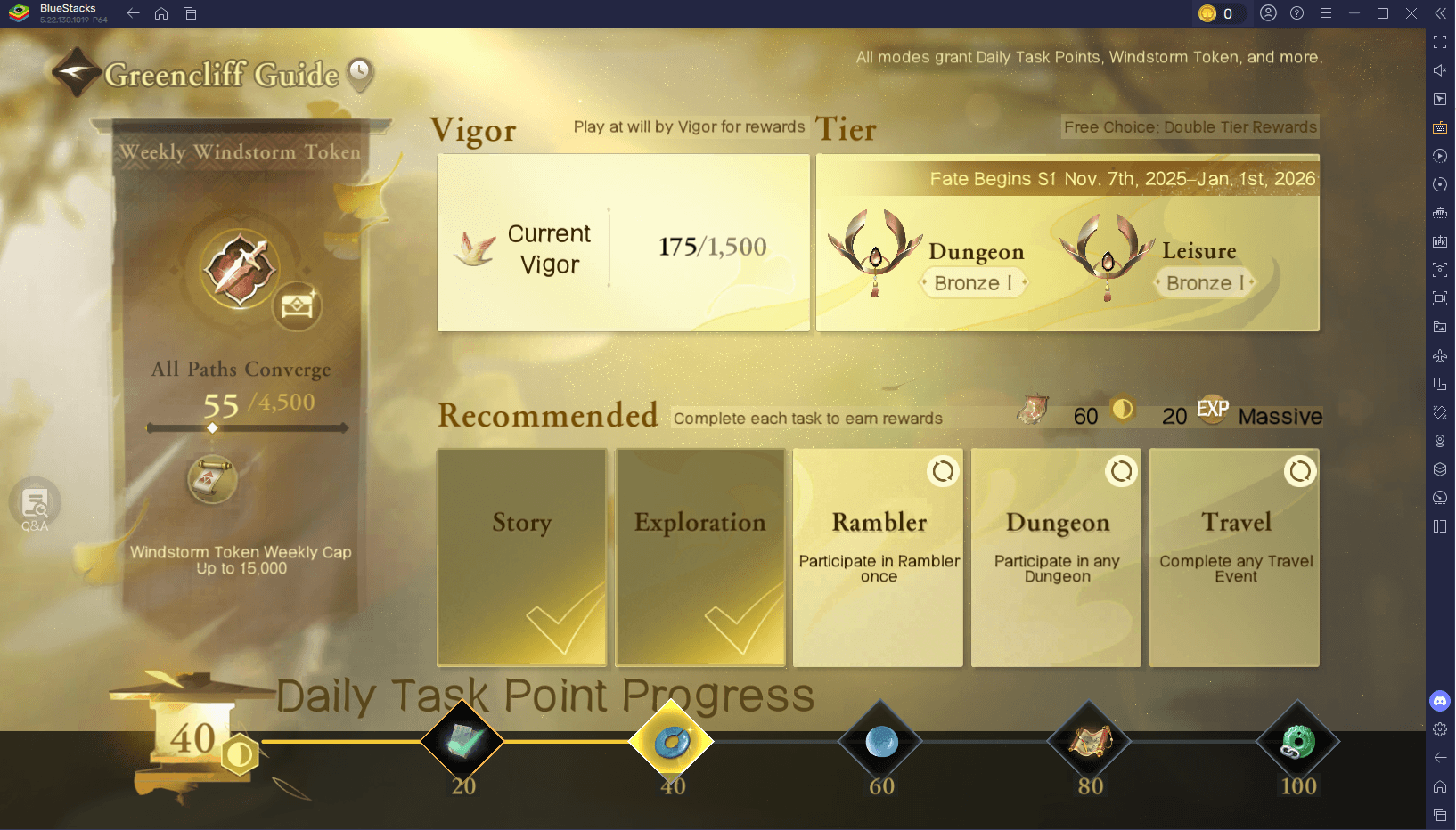Enable airplane mode from the sidebar
1456x830 pixels.
(x=1439, y=355)
